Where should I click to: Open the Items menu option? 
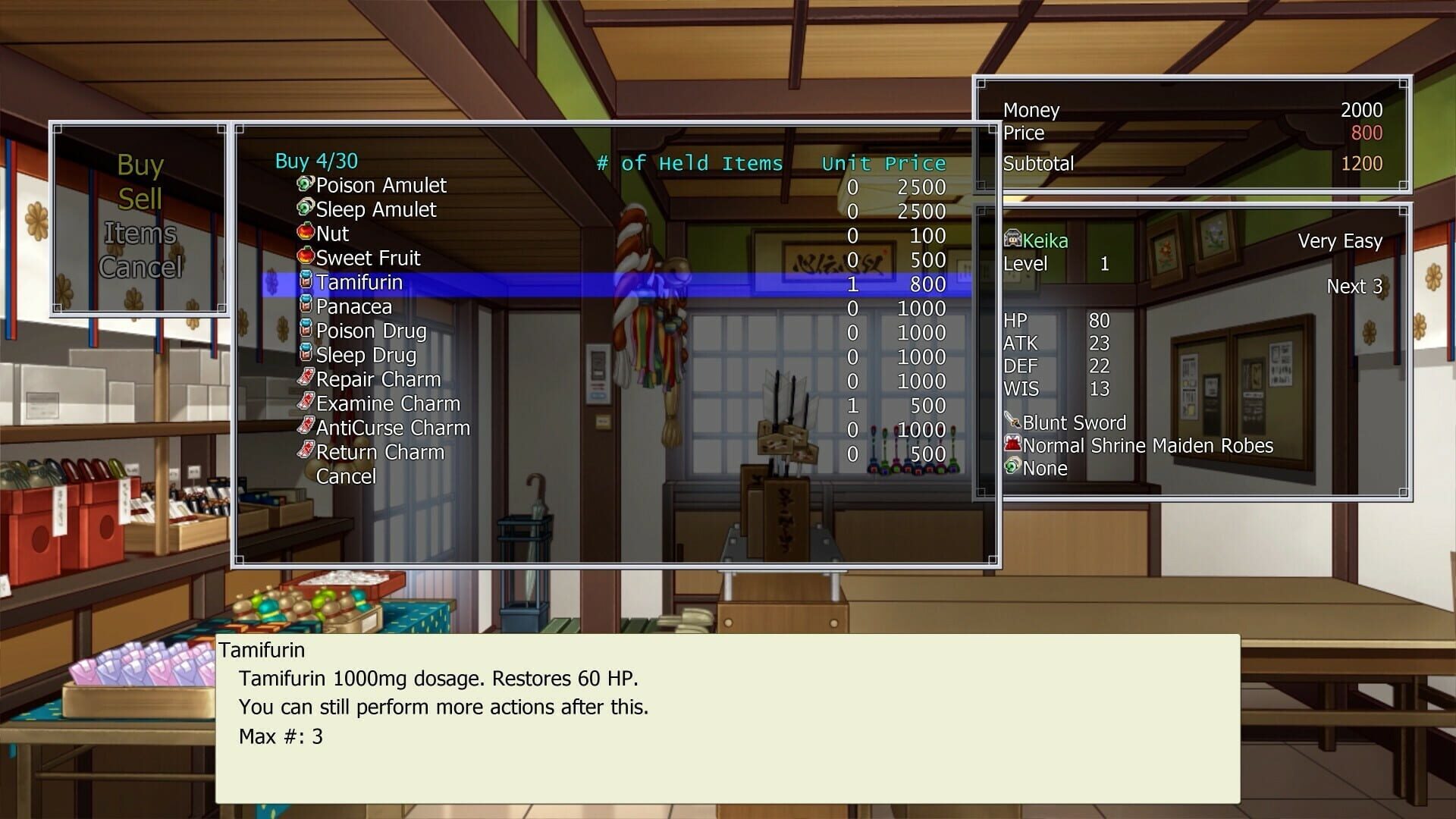140,234
